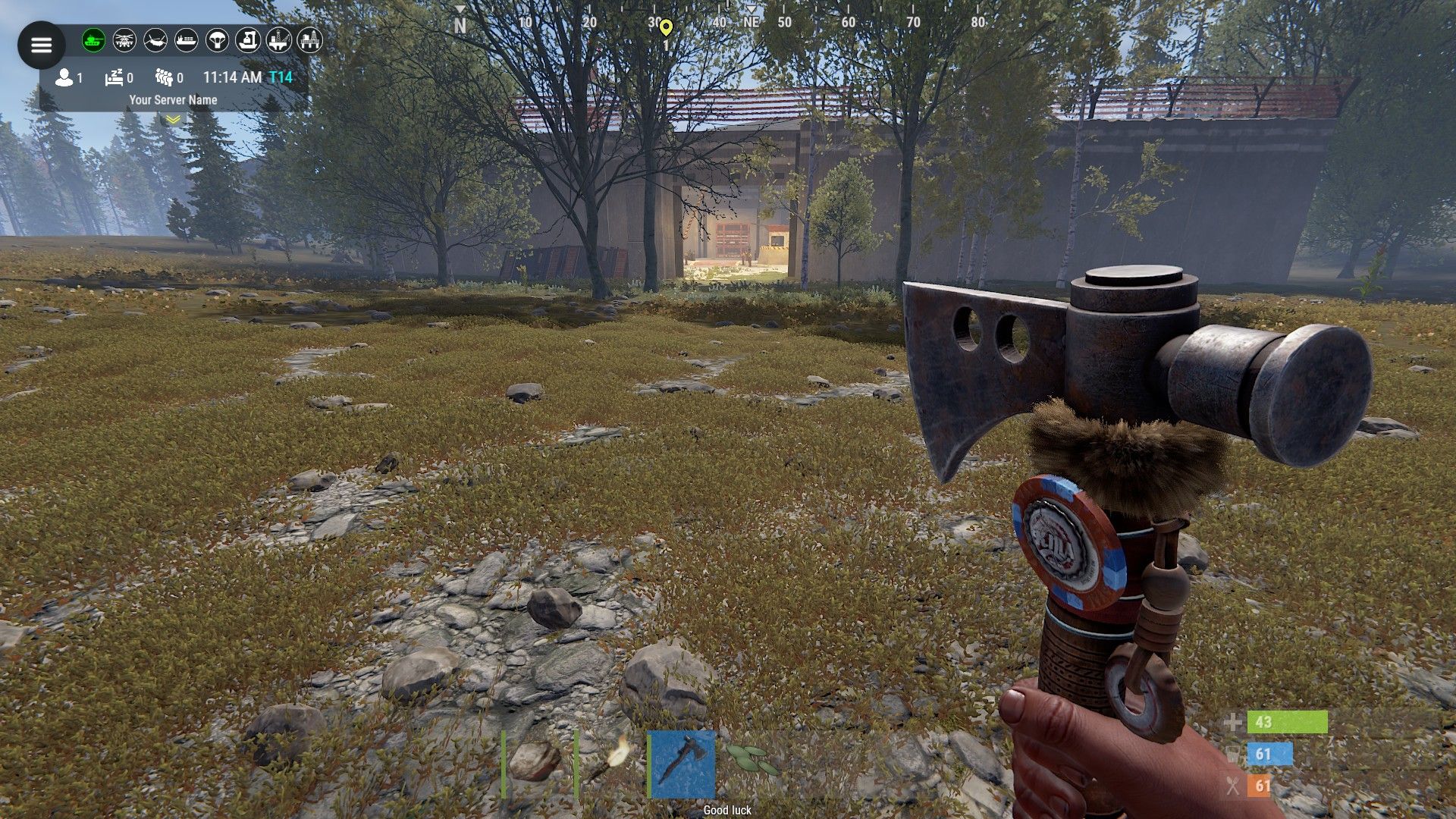Click the parachute airdrop event icon
Image resolution: width=1456 pixels, height=819 pixels.
click(218, 40)
